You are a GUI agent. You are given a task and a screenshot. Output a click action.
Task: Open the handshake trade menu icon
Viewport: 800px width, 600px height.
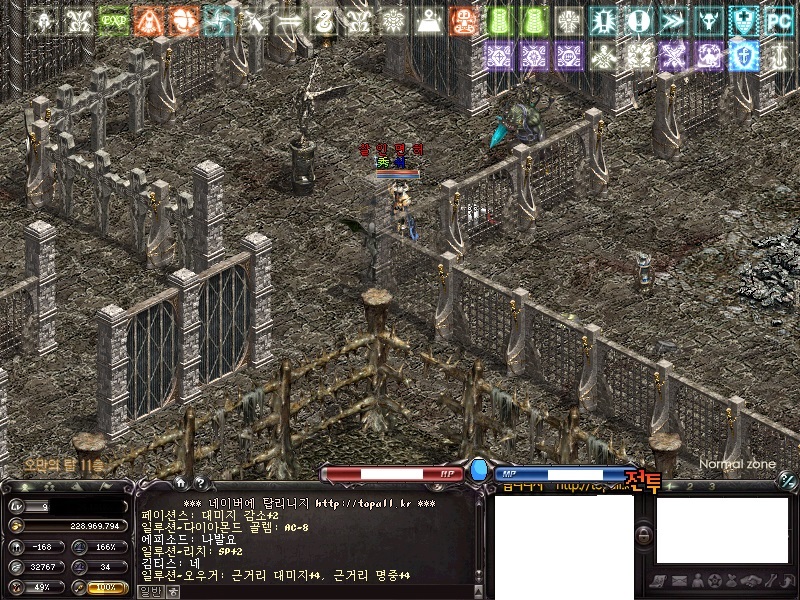749,581
